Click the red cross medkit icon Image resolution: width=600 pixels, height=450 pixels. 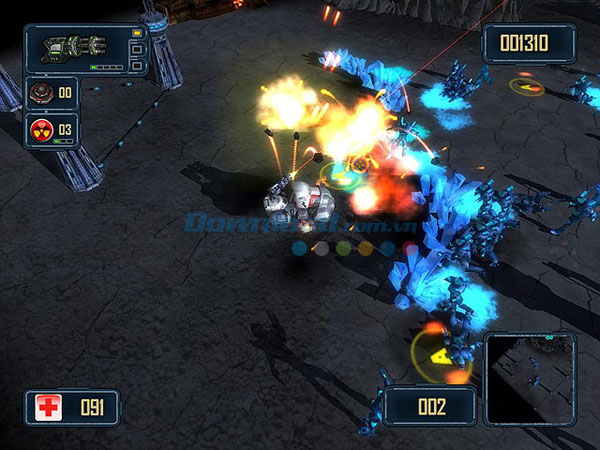48,407
